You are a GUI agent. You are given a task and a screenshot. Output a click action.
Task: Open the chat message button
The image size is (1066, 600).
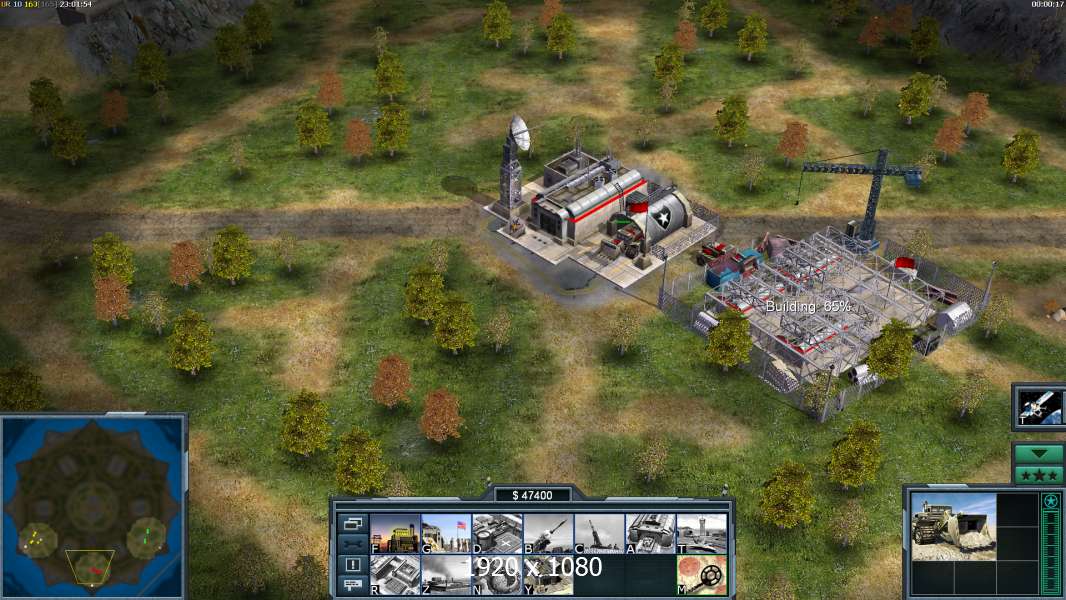point(352,585)
